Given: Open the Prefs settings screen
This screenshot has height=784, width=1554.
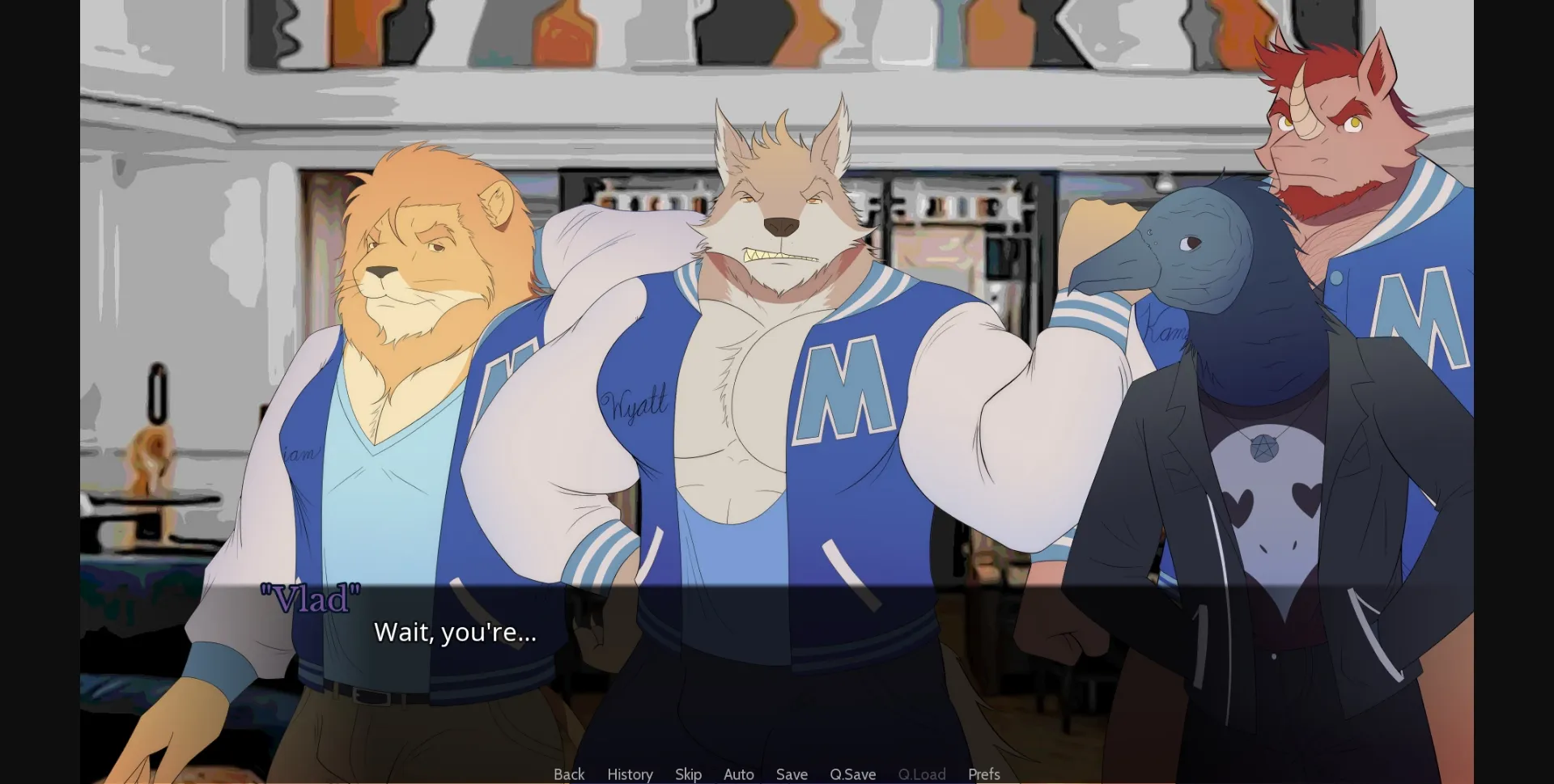Looking at the screenshot, I should (983, 774).
